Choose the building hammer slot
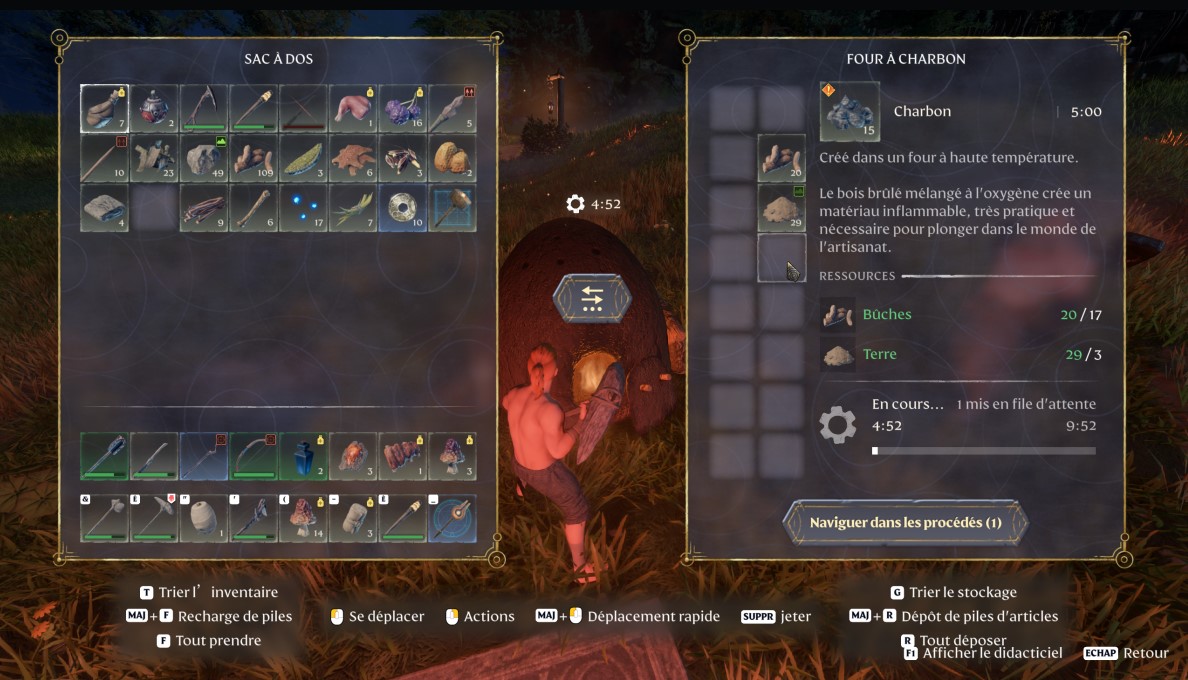Image resolution: width=1188 pixels, height=680 pixels. click(x=452, y=207)
